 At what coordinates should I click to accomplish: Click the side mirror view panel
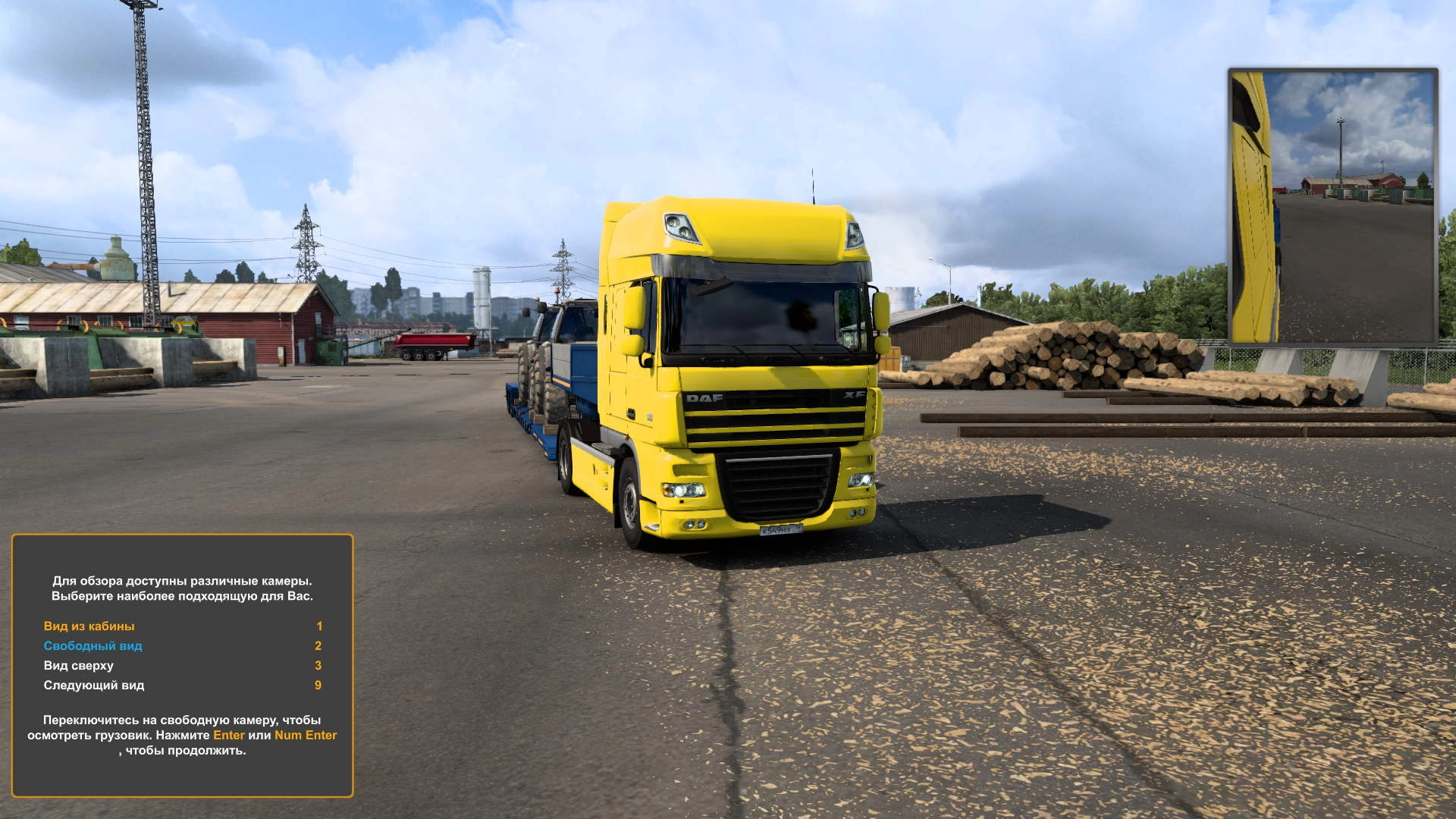1332,206
